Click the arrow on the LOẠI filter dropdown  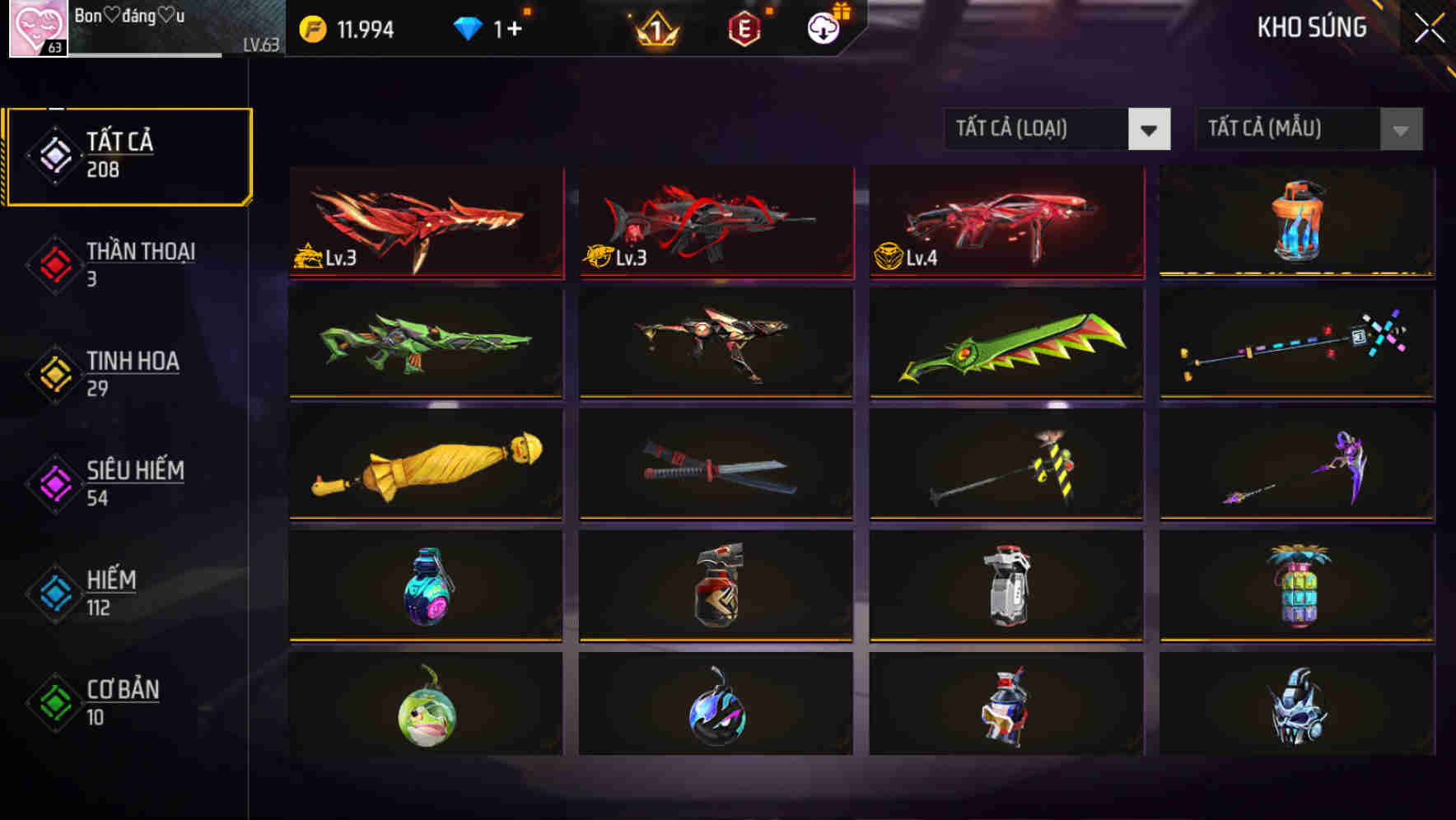[1150, 129]
